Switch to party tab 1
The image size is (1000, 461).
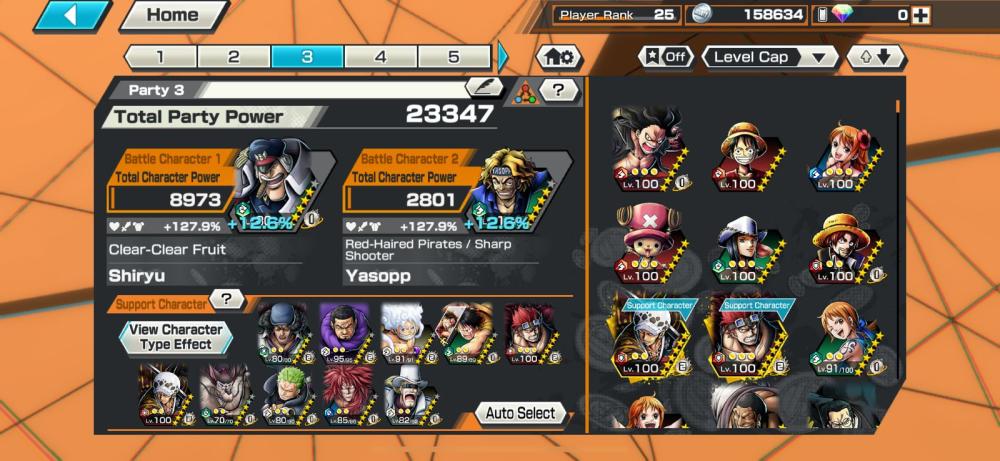(x=160, y=56)
